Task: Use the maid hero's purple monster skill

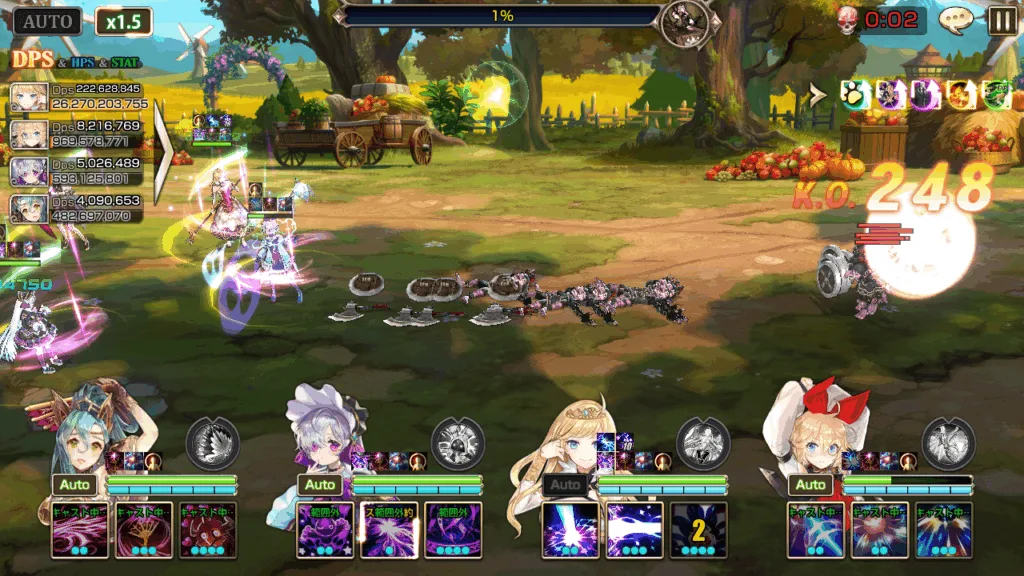Action: click(x=325, y=530)
